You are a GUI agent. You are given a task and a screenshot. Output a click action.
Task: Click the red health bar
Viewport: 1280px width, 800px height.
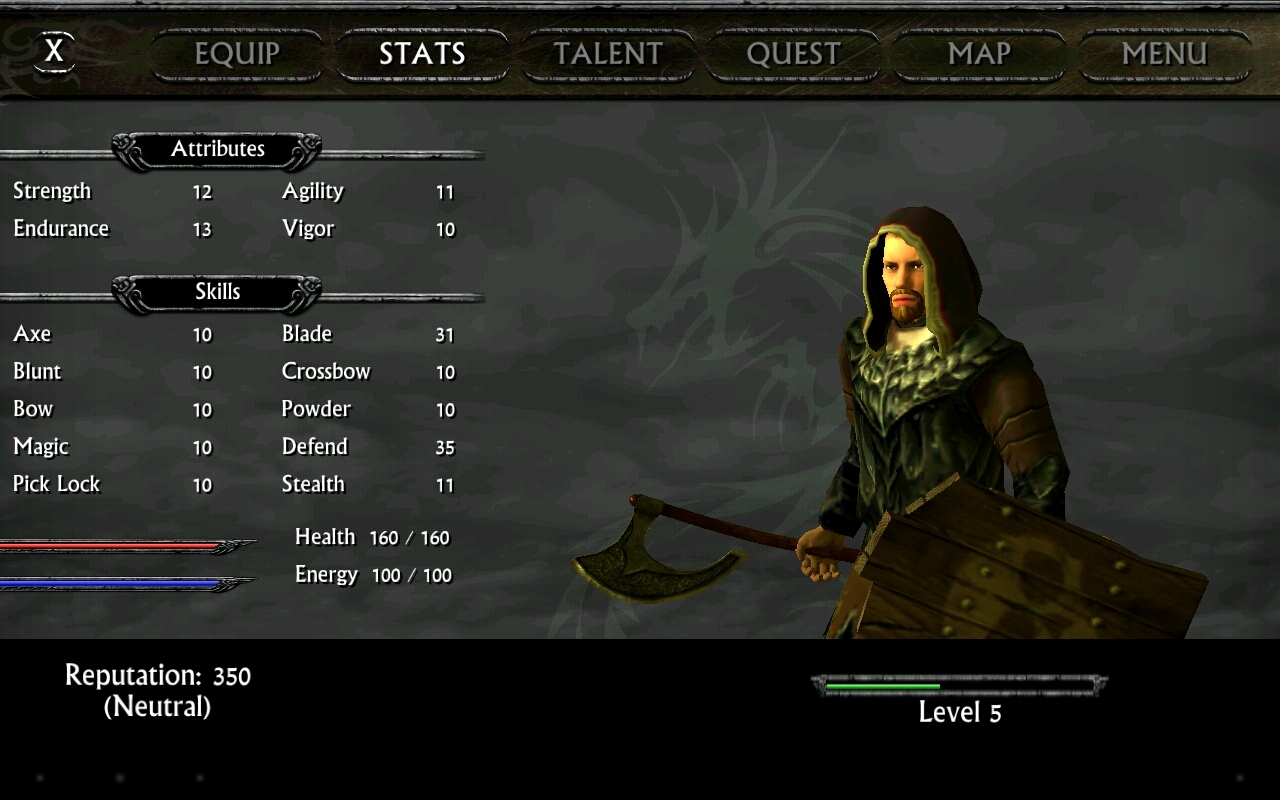110,545
